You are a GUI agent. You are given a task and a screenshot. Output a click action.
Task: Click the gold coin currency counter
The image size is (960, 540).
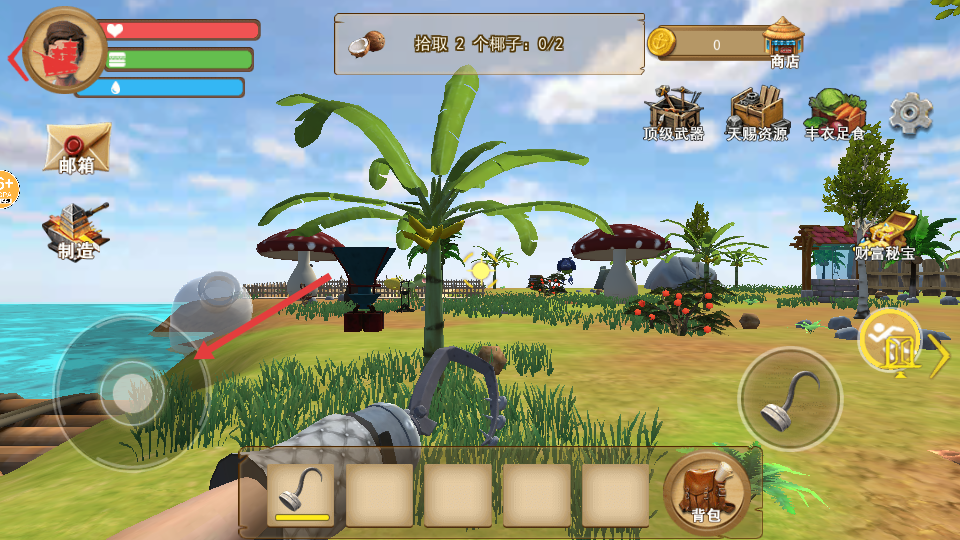(704, 44)
